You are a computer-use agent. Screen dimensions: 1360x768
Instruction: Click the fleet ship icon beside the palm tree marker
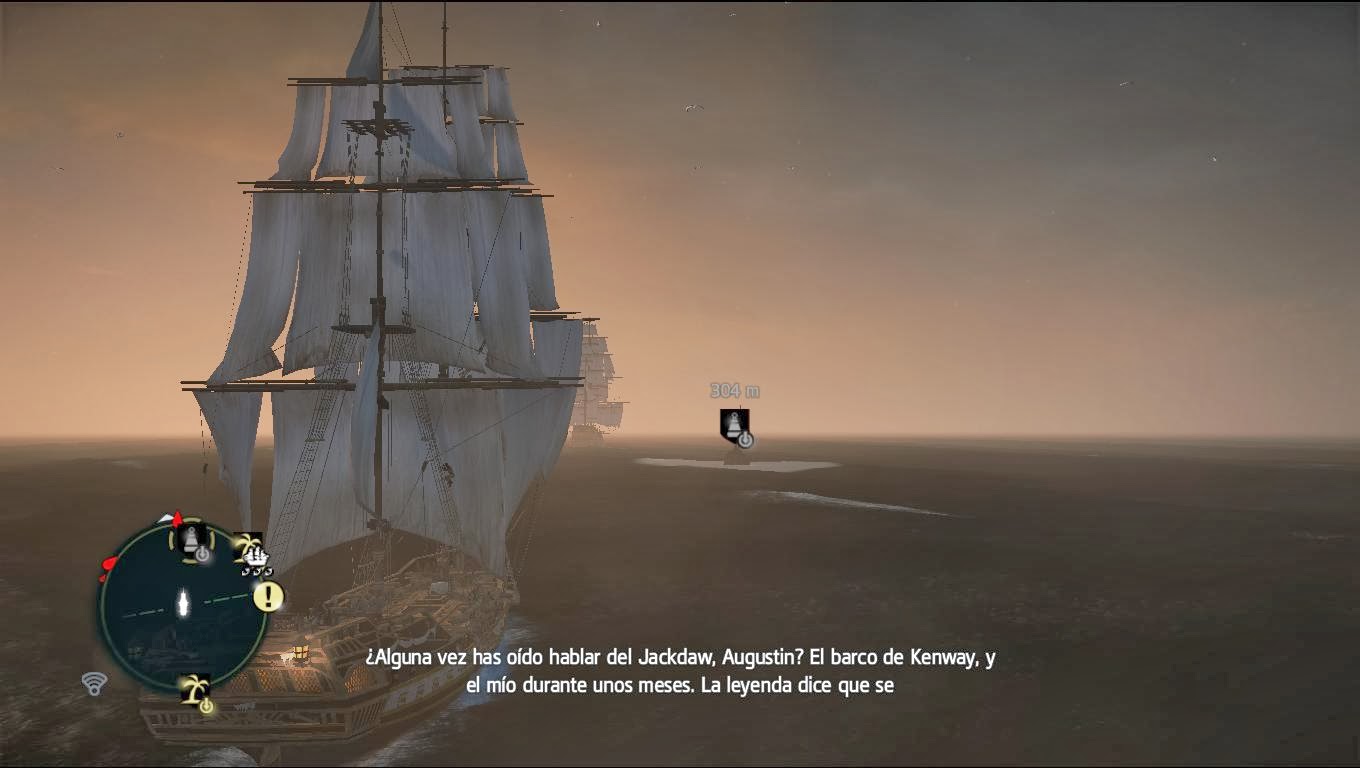pyautogui.click(x=256, y=556)
